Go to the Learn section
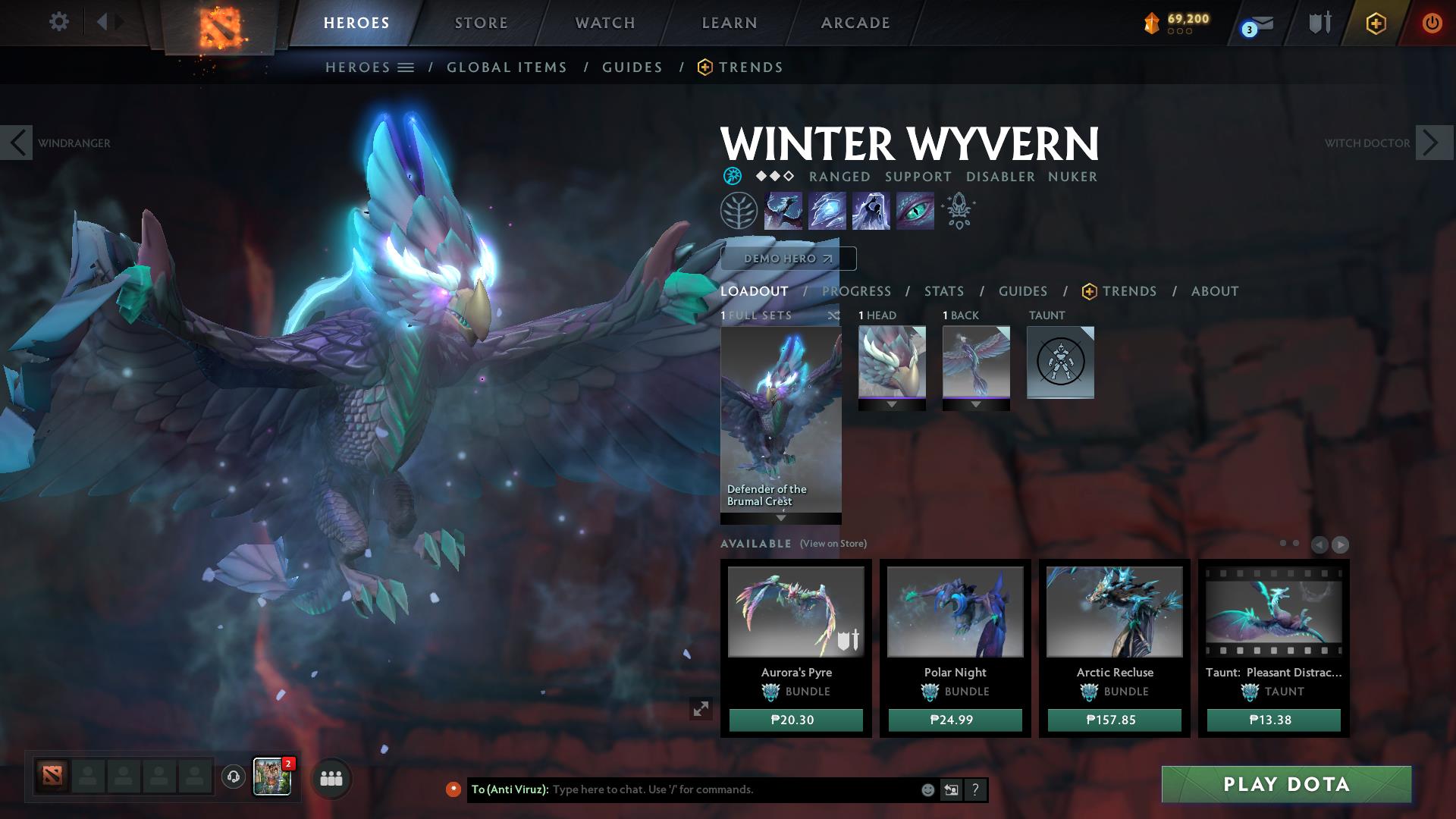1456x819 pixels. pyautogui.click(x=730, y=23)
